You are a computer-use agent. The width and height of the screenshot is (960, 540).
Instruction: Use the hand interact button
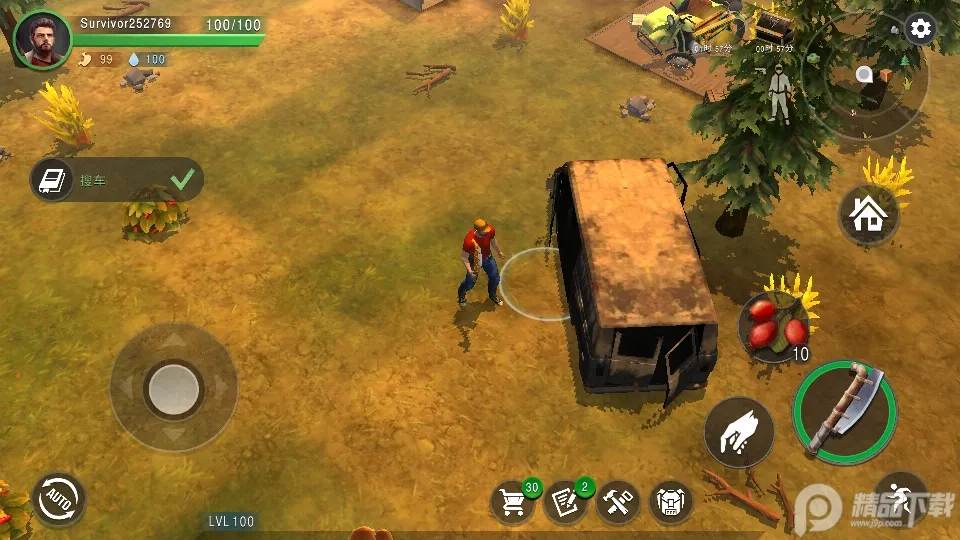tap(740, 433)
